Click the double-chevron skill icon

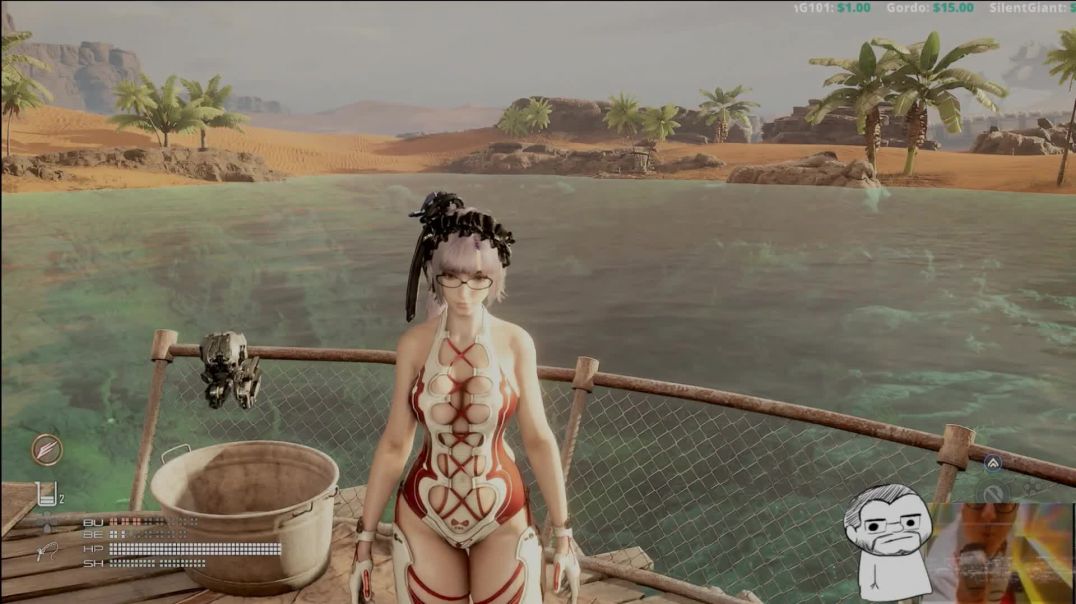pyautogui.click(x=992, y=463)
